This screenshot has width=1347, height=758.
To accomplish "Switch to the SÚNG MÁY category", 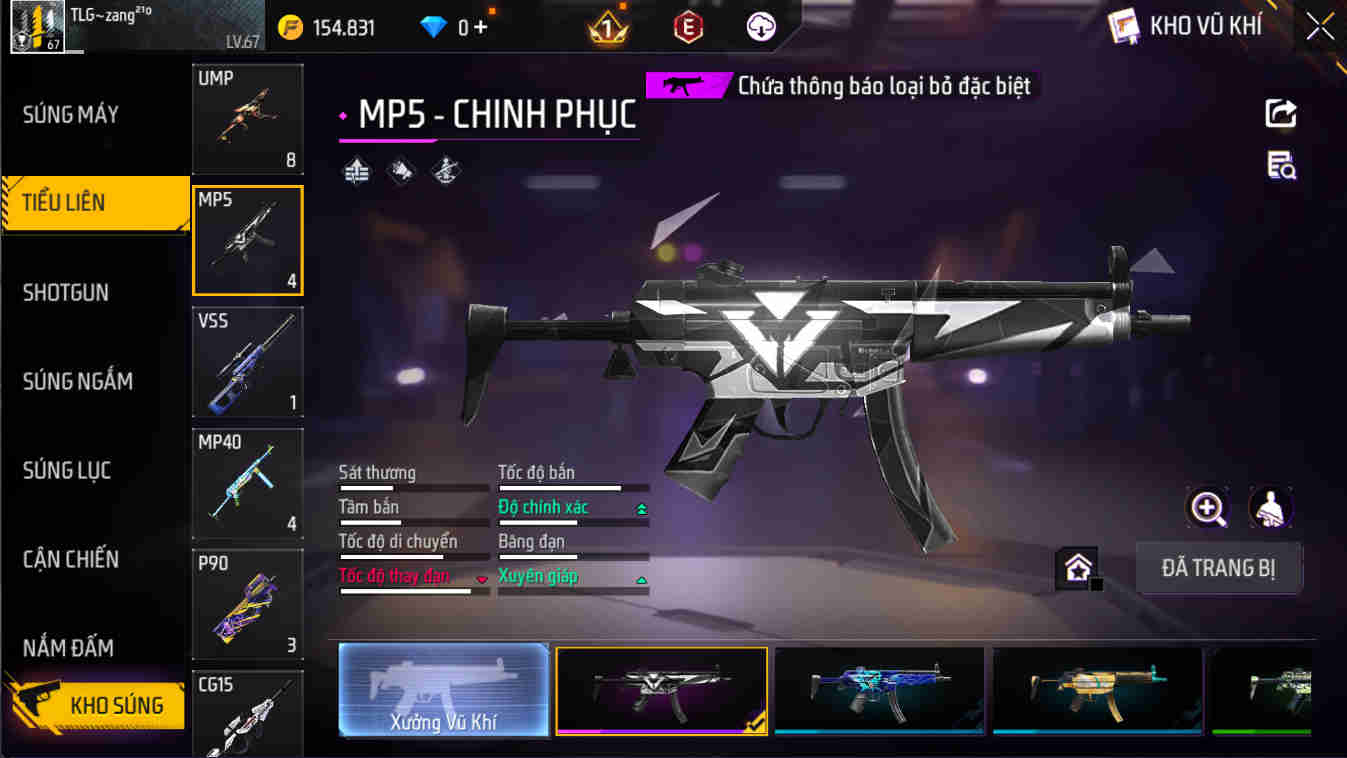I will pos(71,115).
